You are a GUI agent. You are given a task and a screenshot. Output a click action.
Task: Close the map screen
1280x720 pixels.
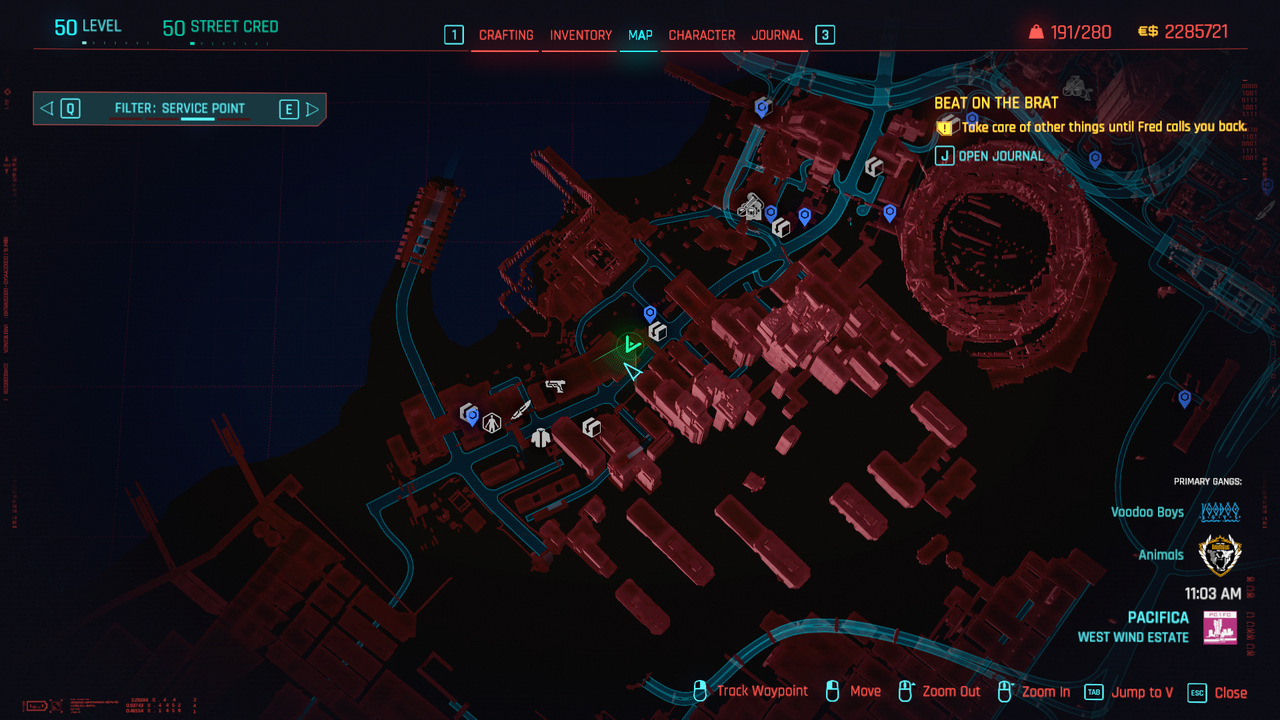(1218, 692)
